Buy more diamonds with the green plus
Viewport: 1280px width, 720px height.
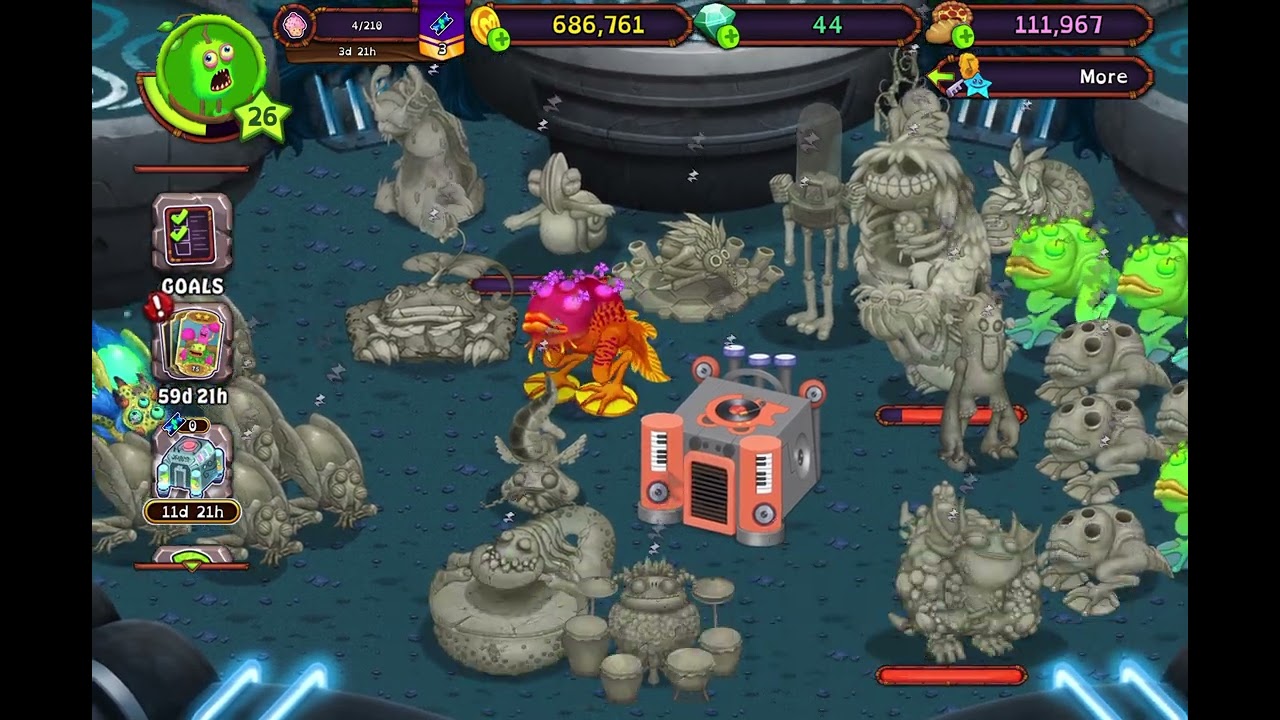(729, 38)
